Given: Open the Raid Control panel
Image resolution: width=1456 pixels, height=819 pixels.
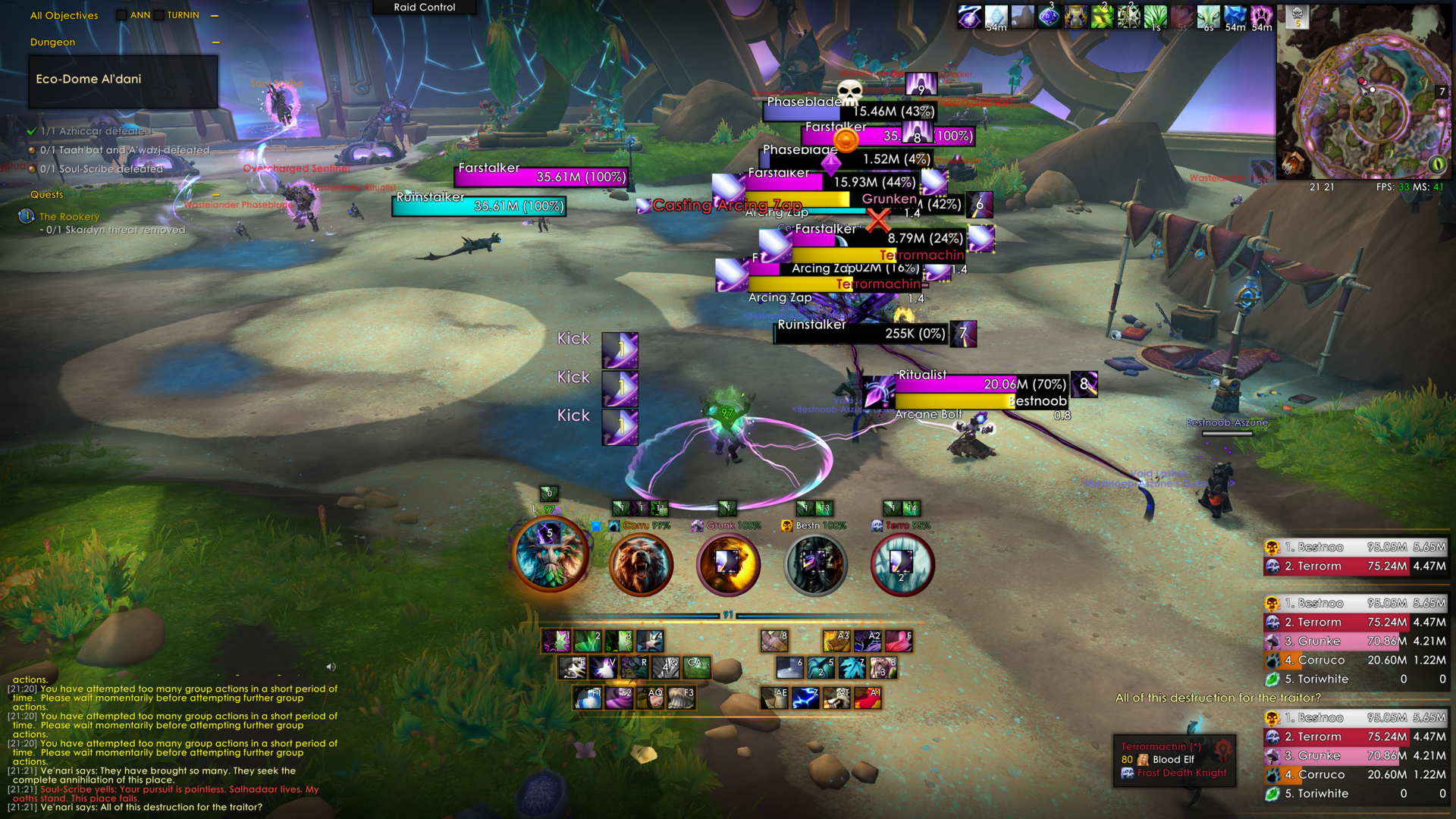Looking at the screenshot, I should [424, 8].
